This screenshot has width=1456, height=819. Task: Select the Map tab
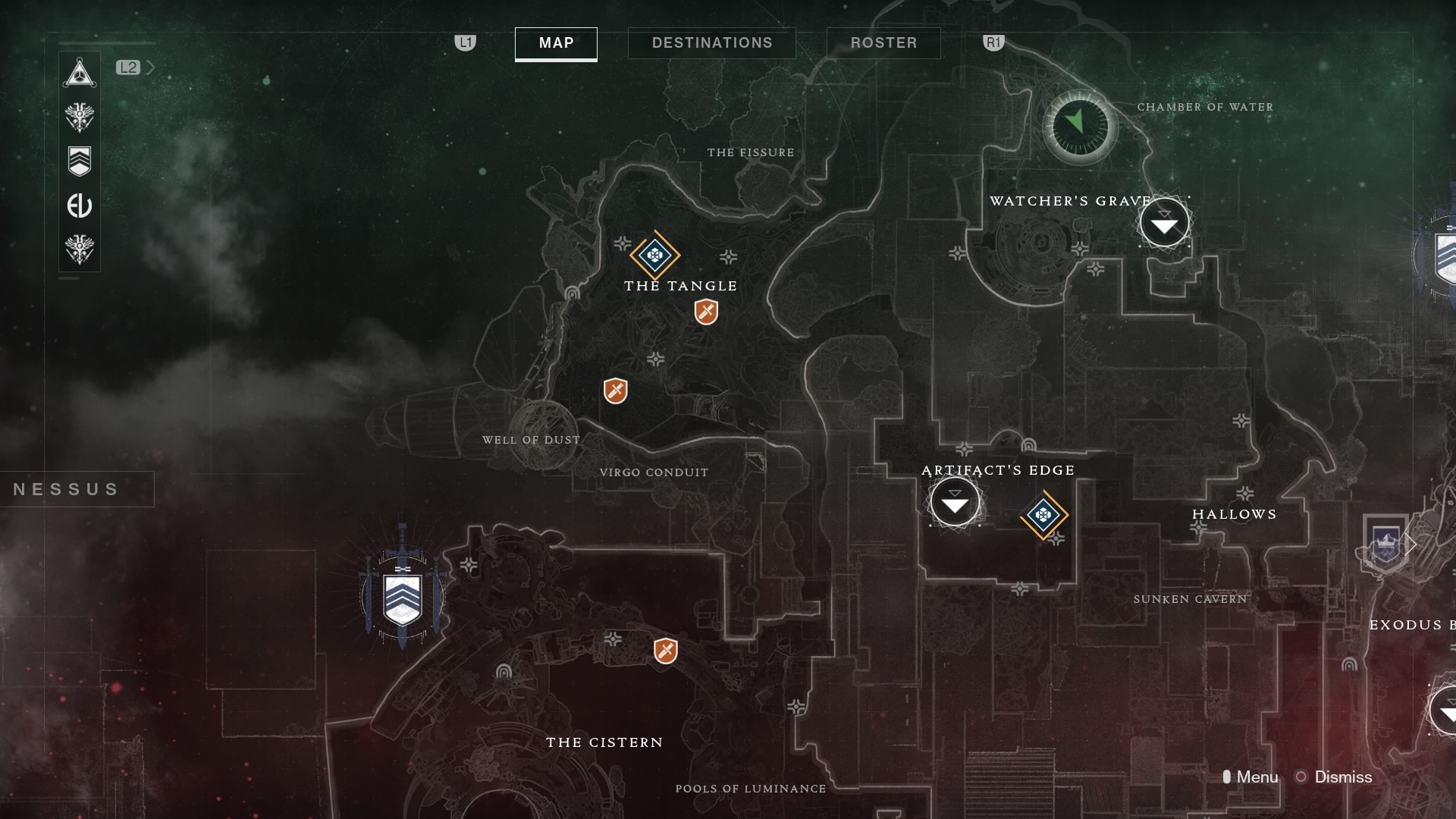point(556,43)
